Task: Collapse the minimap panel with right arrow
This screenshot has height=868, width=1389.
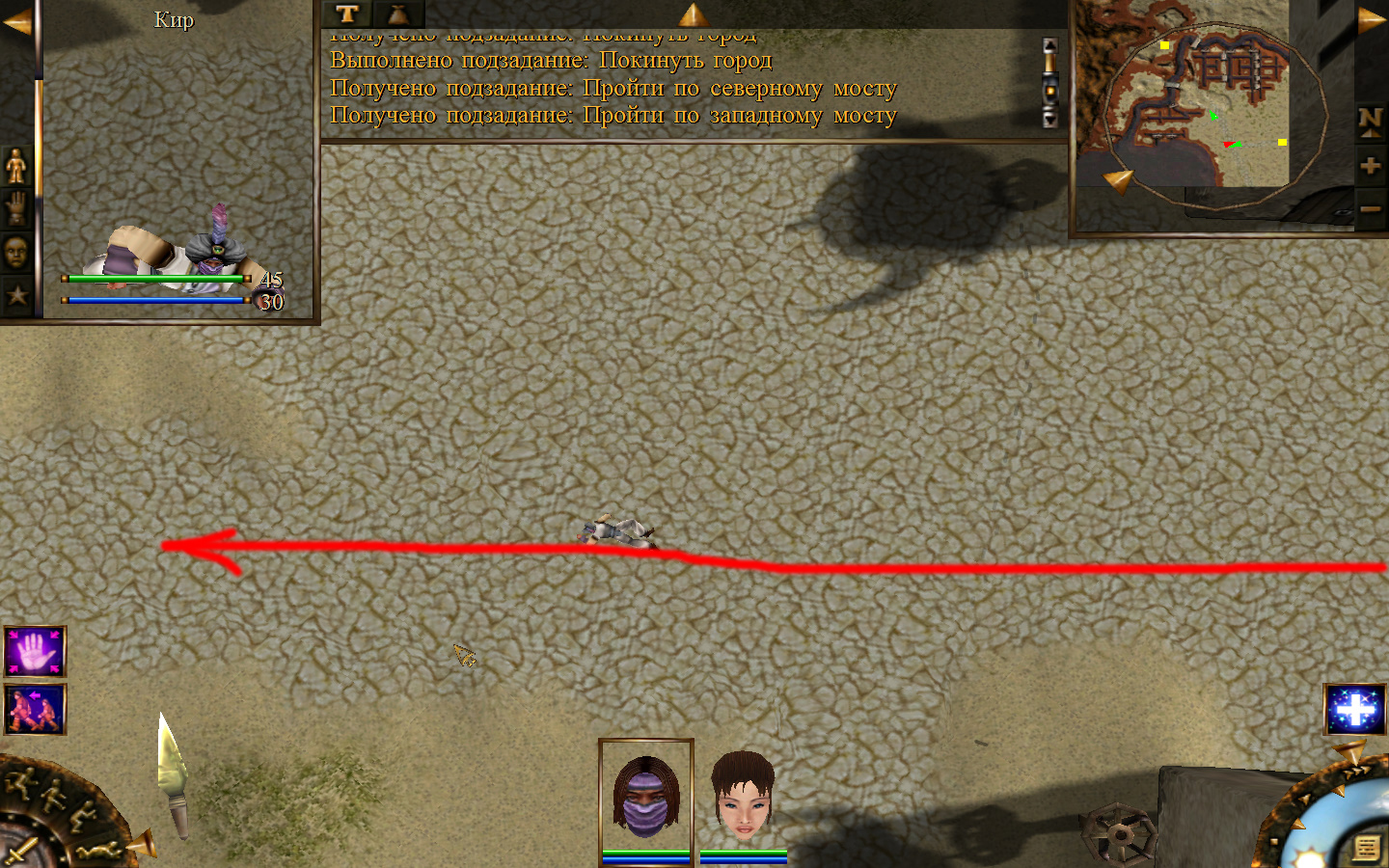Action: pyautogui.click(x=1372, y=19)
